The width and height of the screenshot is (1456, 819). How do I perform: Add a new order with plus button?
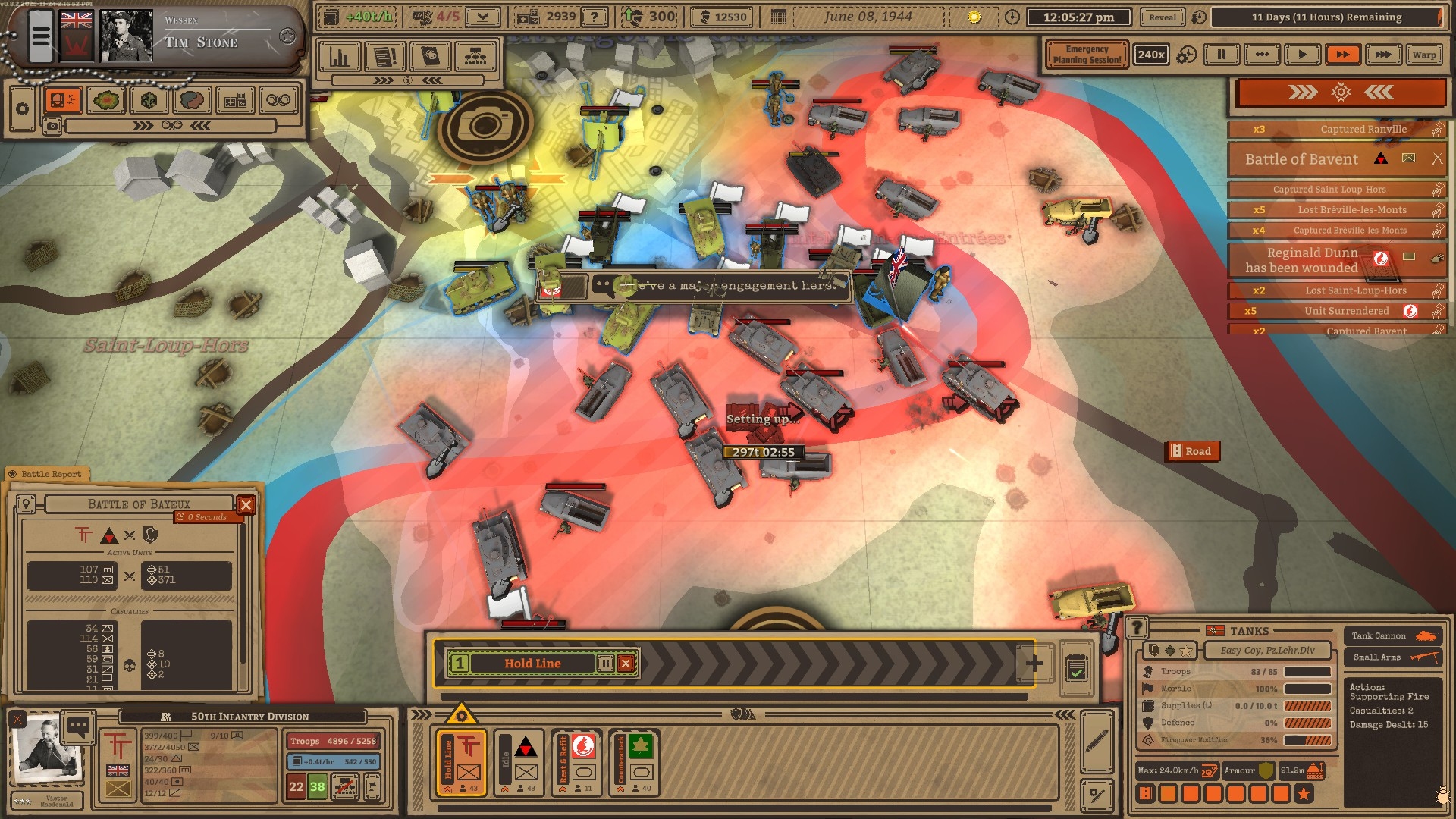1034,664
